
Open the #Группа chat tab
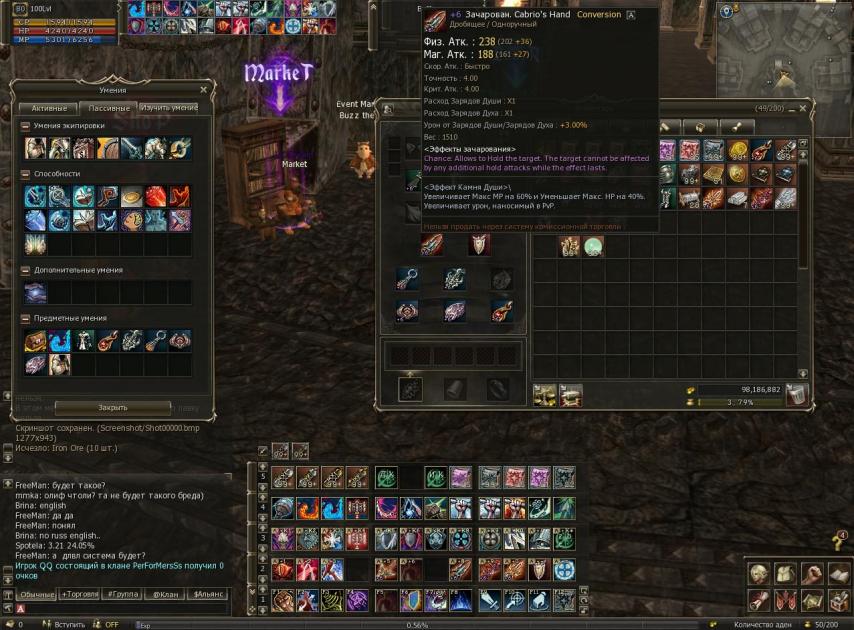[122, 594]
